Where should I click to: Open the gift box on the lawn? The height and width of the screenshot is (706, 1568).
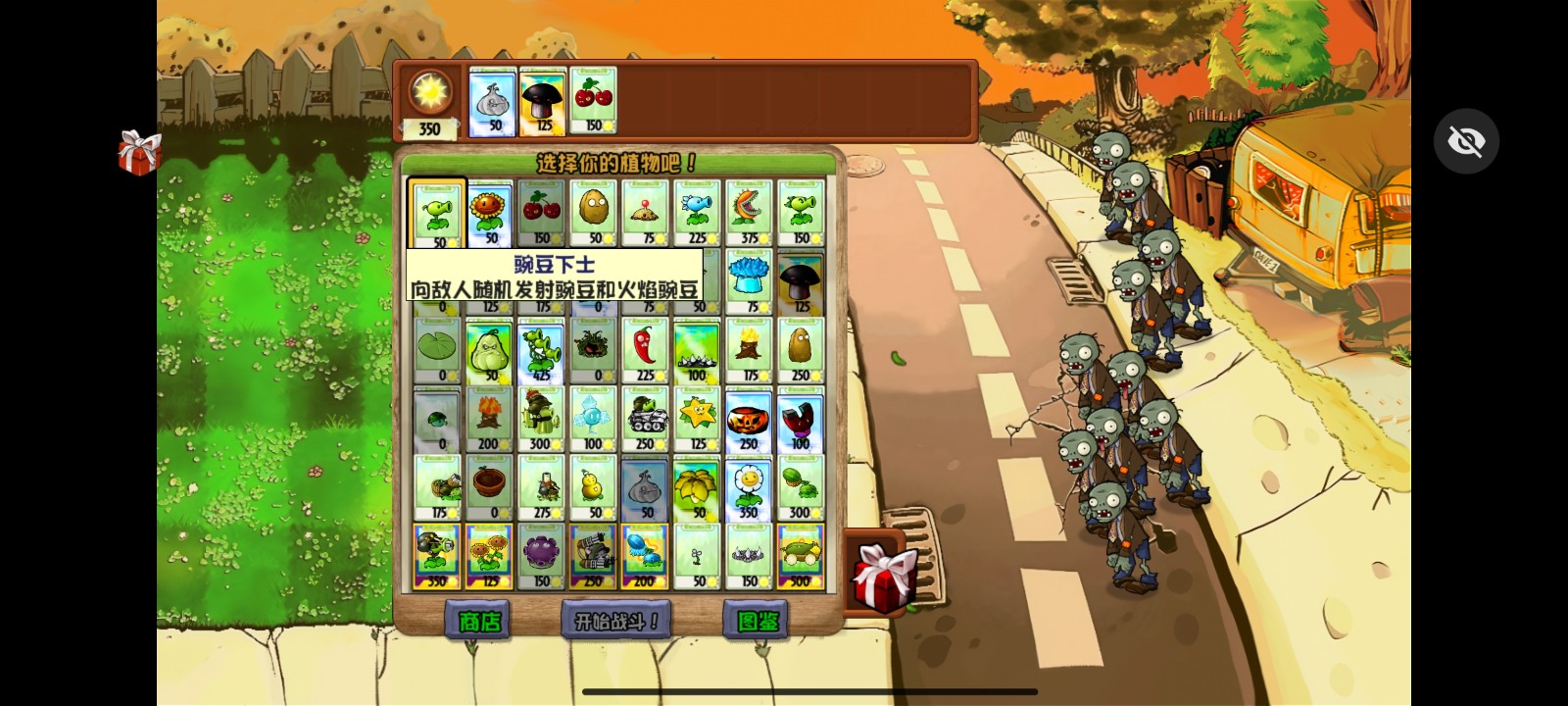(x=138, y=153)
